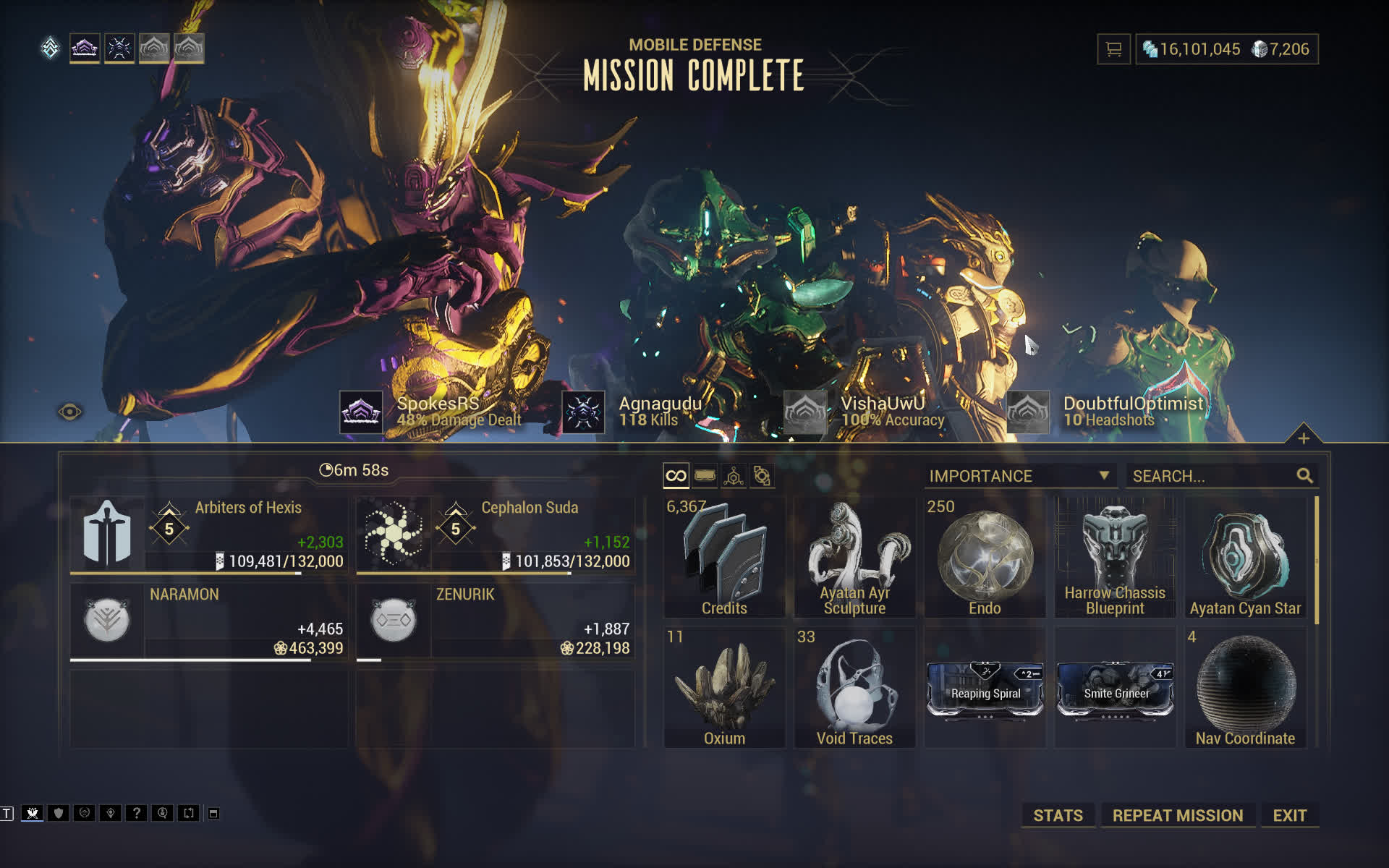Select the Ayatan Cyan Star reward
This screenshot has width=1389, height=868.
[1245, 557]
